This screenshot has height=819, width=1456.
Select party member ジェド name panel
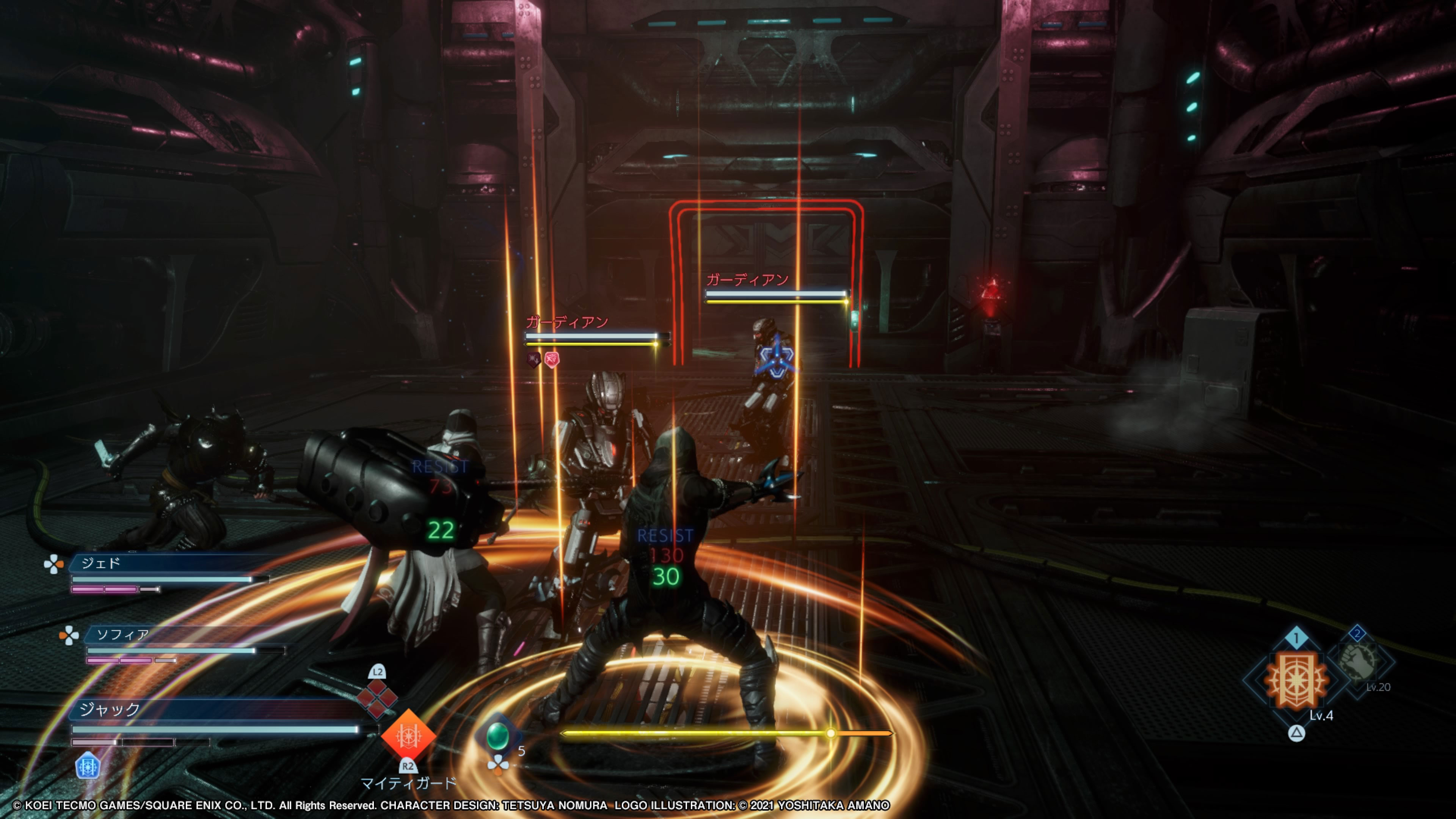pyautogui.click(x=169, y=563)
